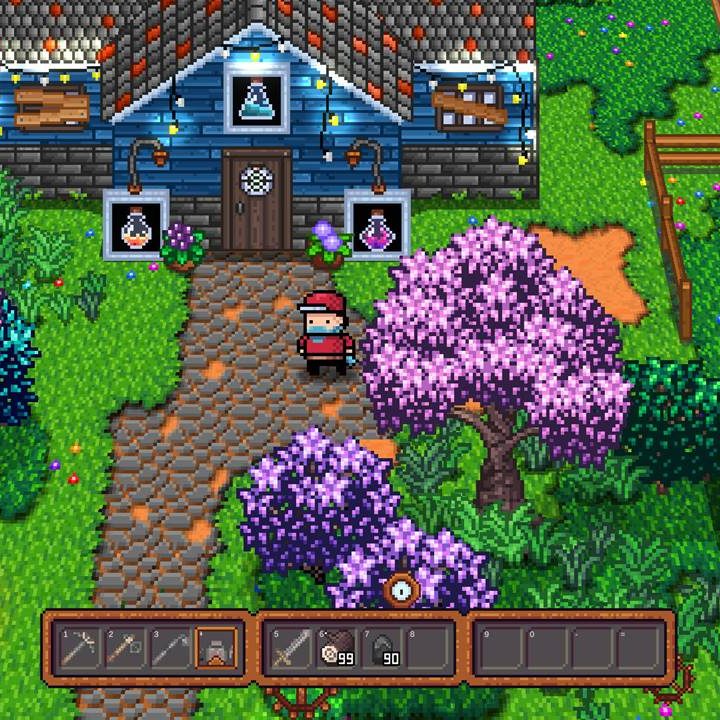
Task: Pick the dark stone stack of 90
Action: coord(384,648)
